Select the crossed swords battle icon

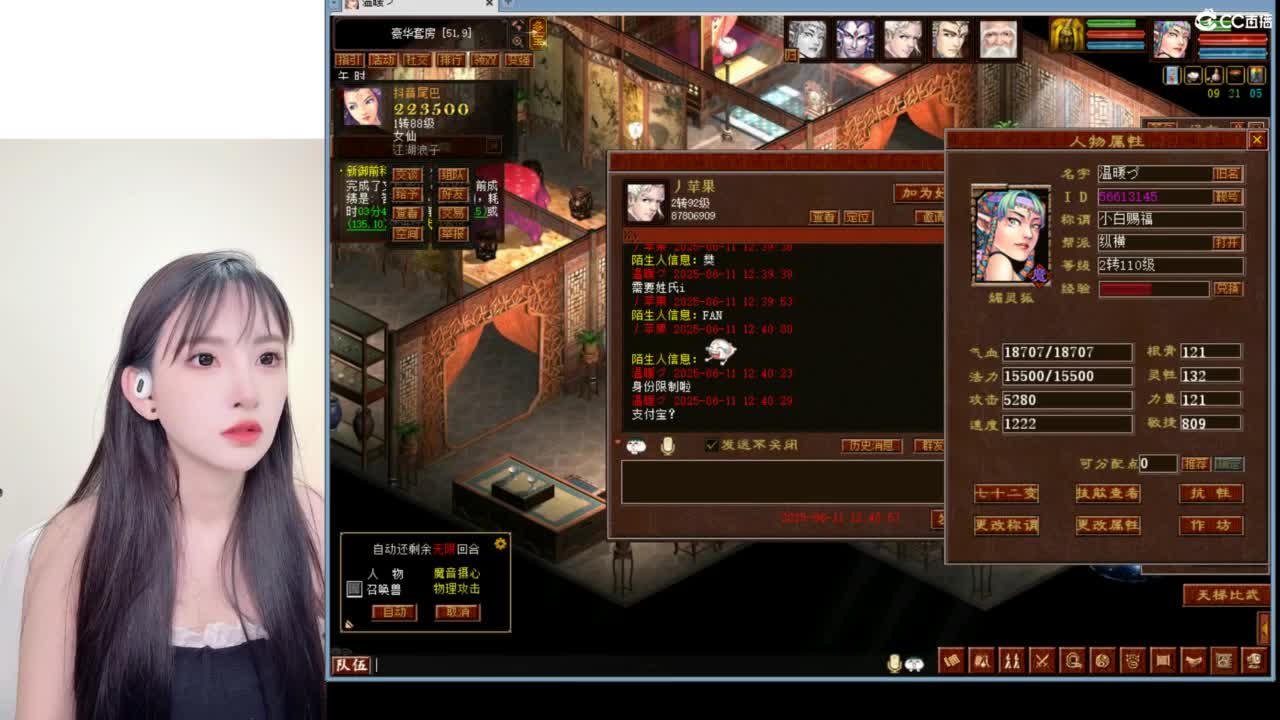[1043, 661]
